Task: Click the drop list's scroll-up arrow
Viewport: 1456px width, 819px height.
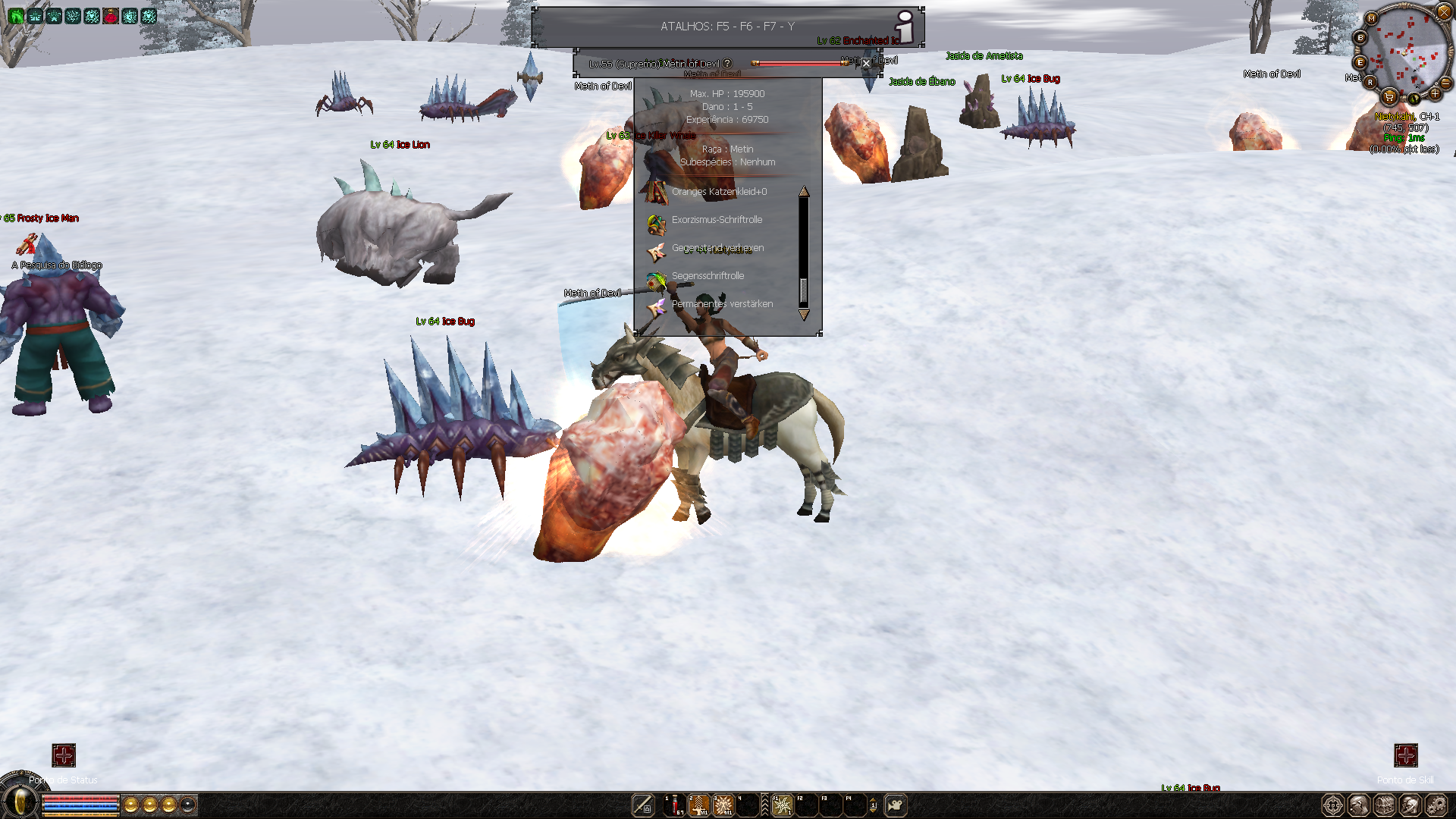Action: pos(804,192)
